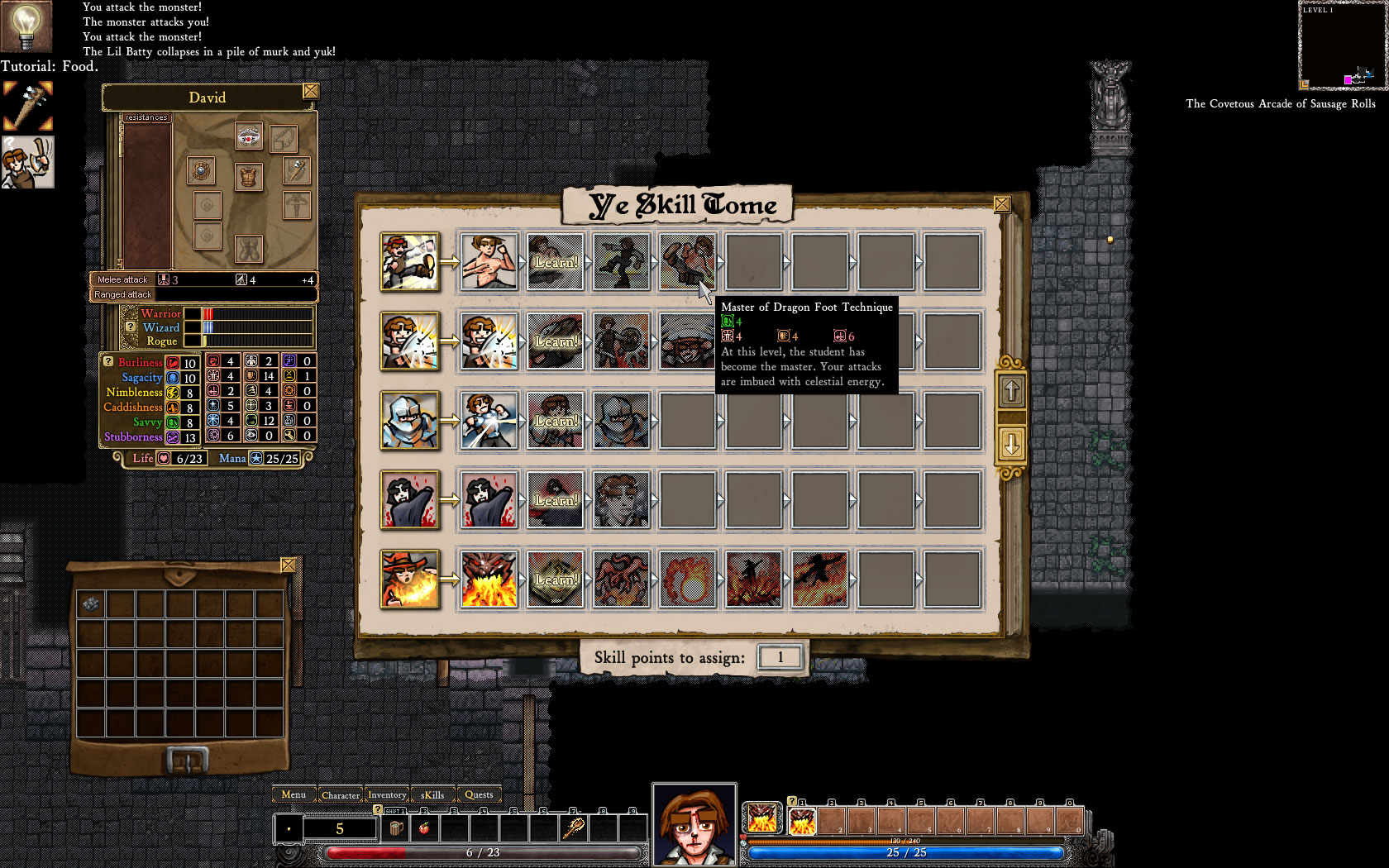1389x868 pixels.
Task: Open the Quests menu
Action: coord(480,794)
